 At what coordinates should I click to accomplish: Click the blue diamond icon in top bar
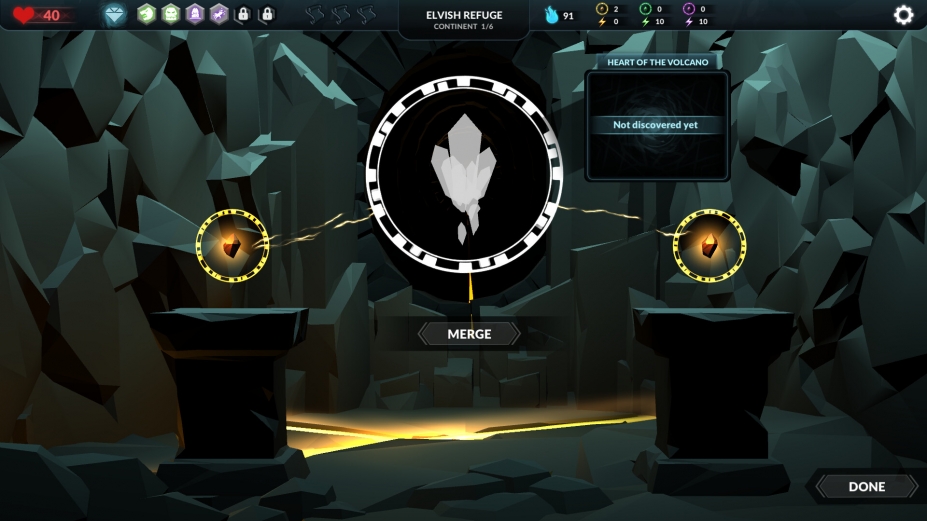[115, 15]
